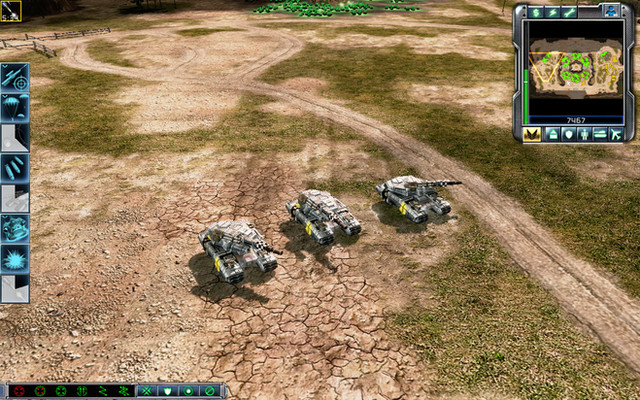The width and height of the screenshot is (640, 400).
Task: Open the infantry production tab
Action: pos(583,134)
